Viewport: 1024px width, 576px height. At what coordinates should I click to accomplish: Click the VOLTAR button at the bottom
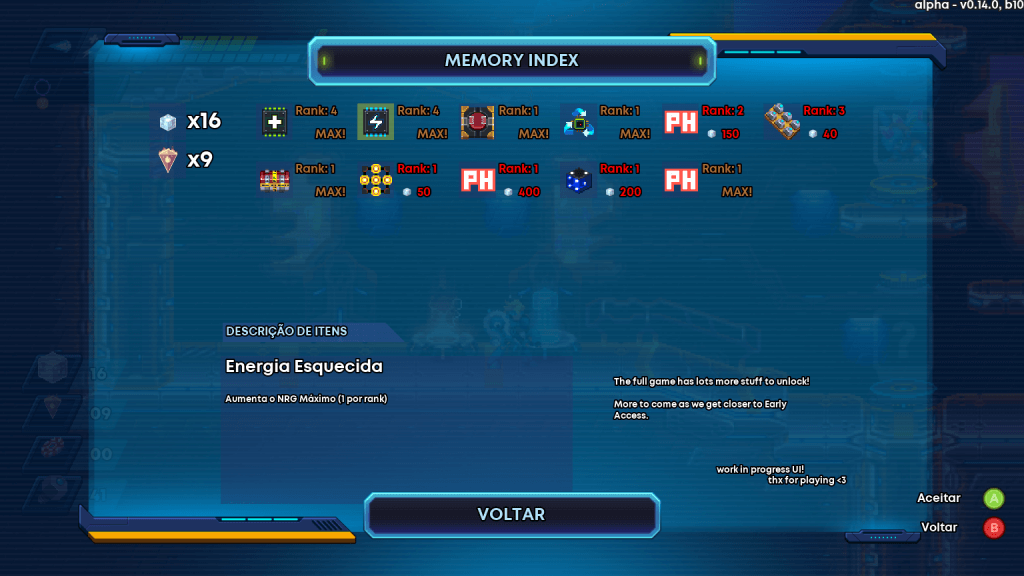(511, 515)
